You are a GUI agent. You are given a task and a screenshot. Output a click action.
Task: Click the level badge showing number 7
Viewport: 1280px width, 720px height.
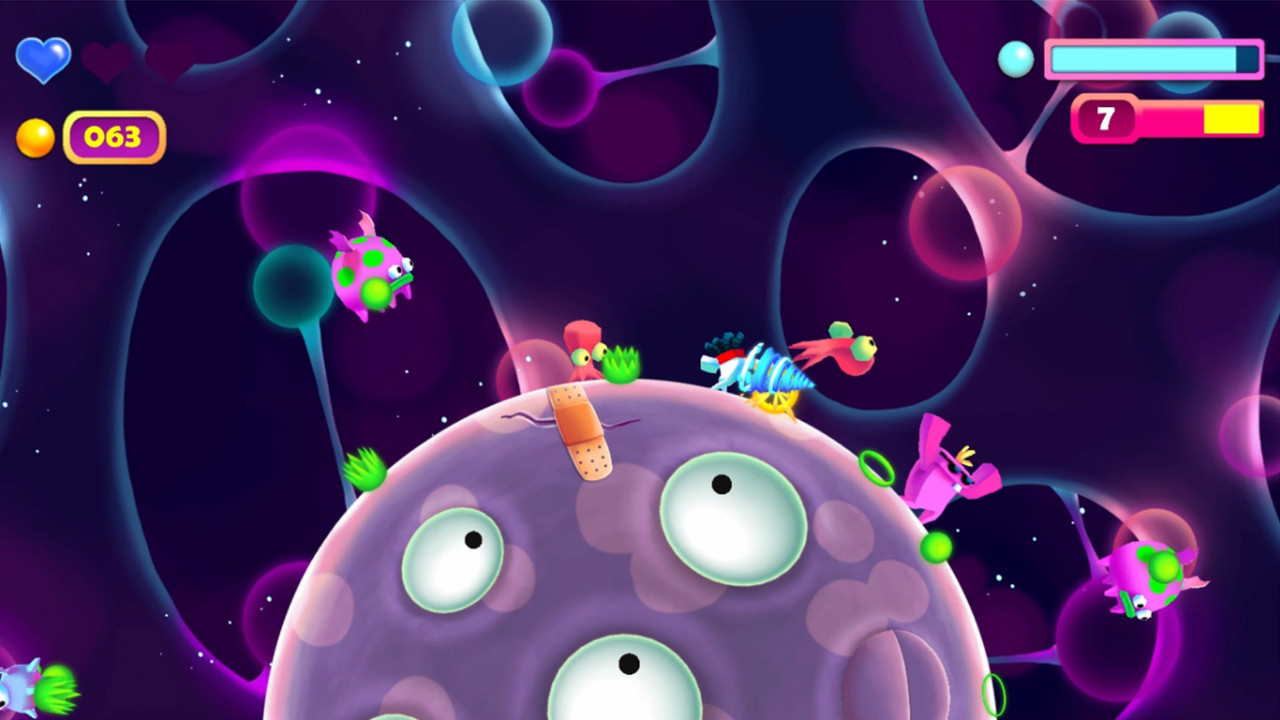(1105, 120)
